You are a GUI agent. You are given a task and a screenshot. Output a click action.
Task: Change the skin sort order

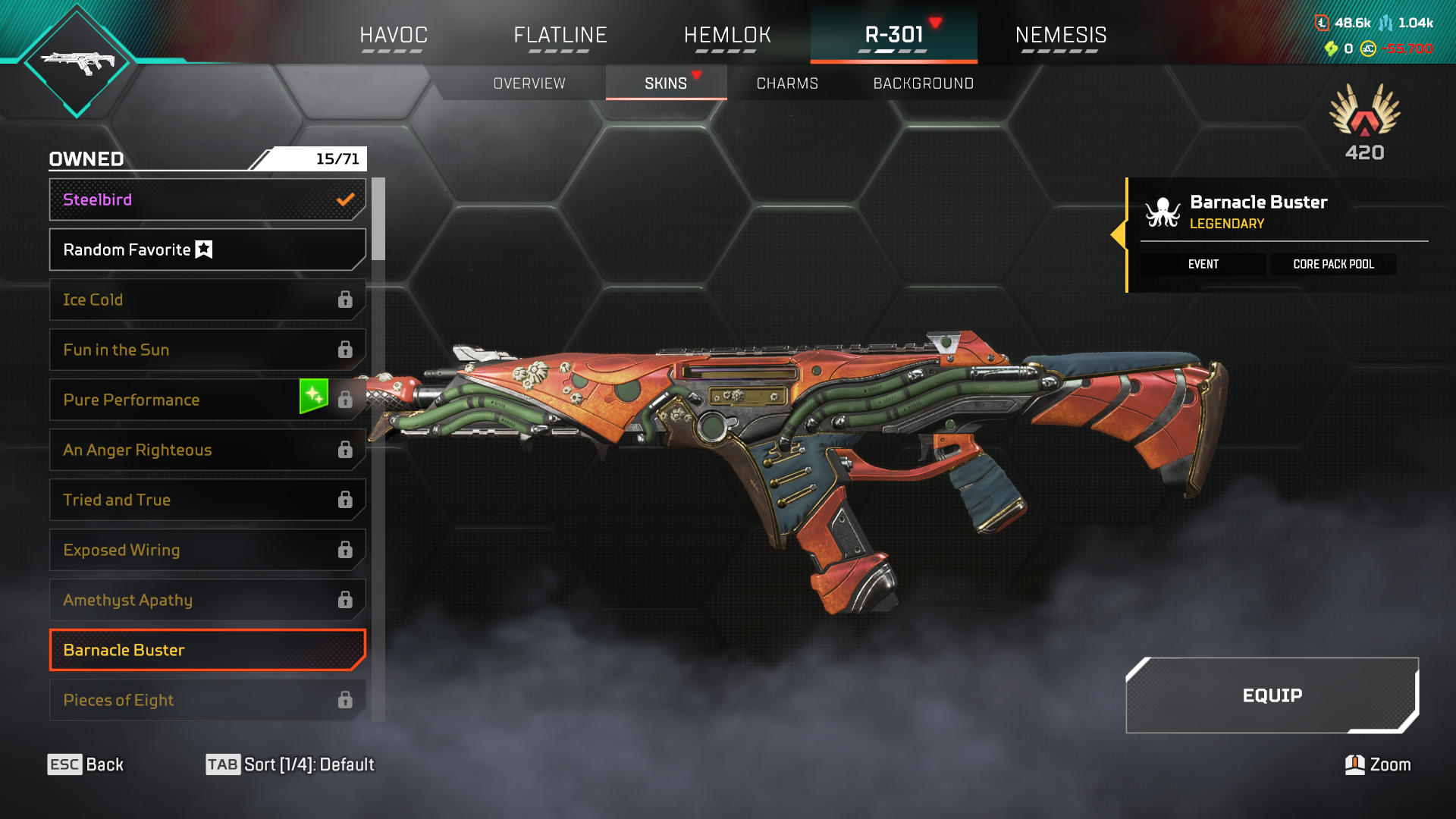point(290,764)
